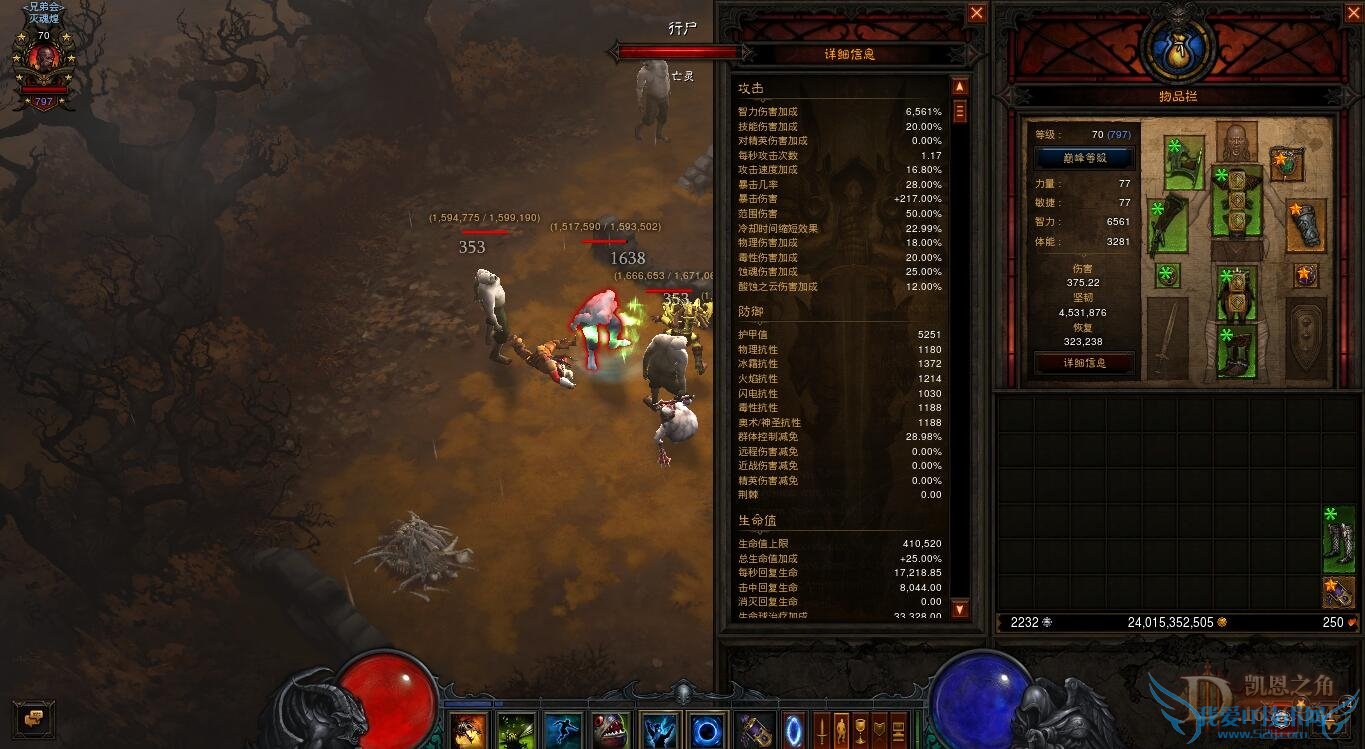Select the green boots in the backpack
The image size is (1365, 749).
click(1338, 540)
